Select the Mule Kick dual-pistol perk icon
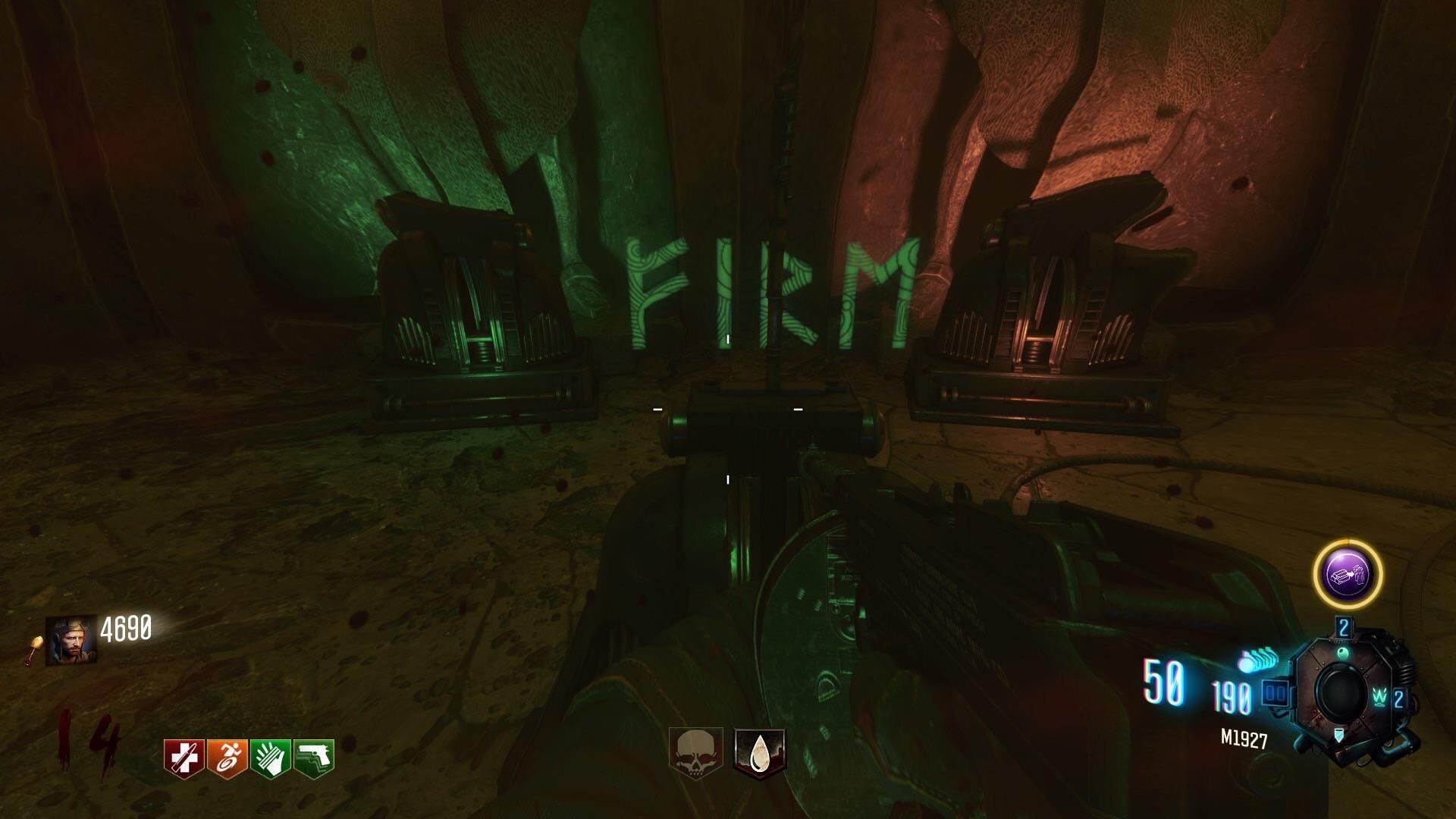Image resolution: width=1456 pixels, height=819 pixels. click(313, 757)
